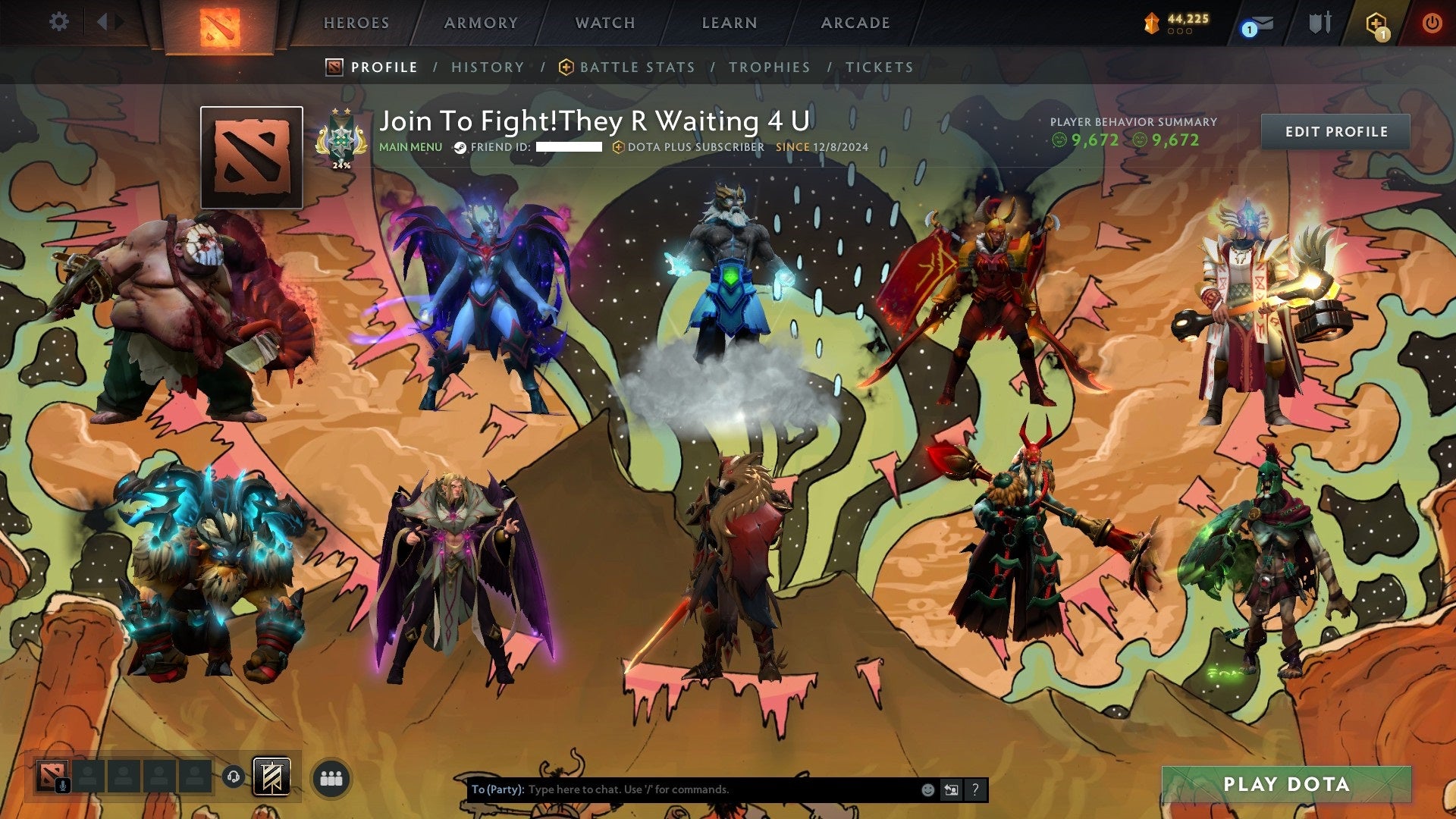Click the Dota 2 logo in the top bar
Screen dimensions: 1456x819
click(220, 24)
